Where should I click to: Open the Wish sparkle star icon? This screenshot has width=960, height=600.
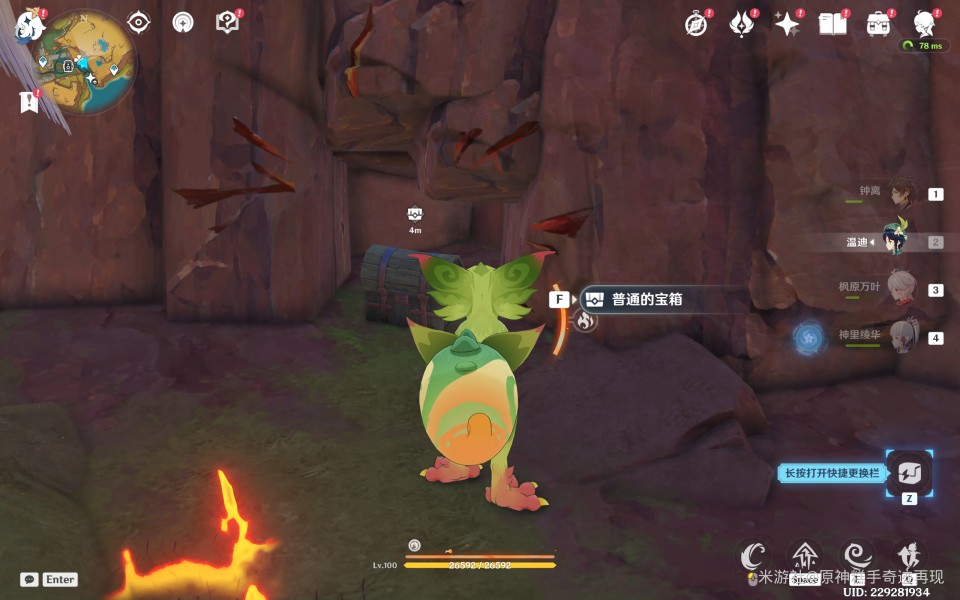(787, 24)
